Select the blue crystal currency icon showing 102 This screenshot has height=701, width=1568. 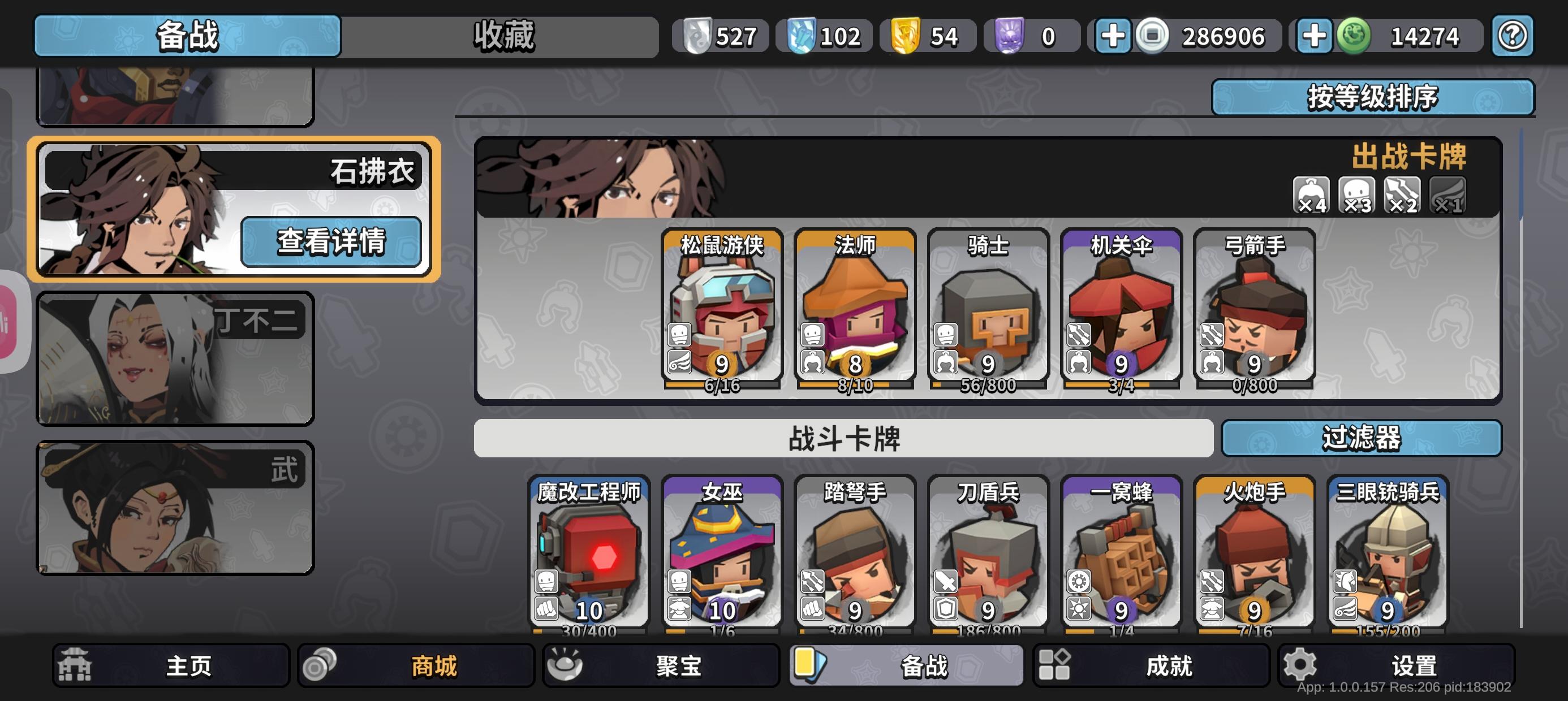802,37
